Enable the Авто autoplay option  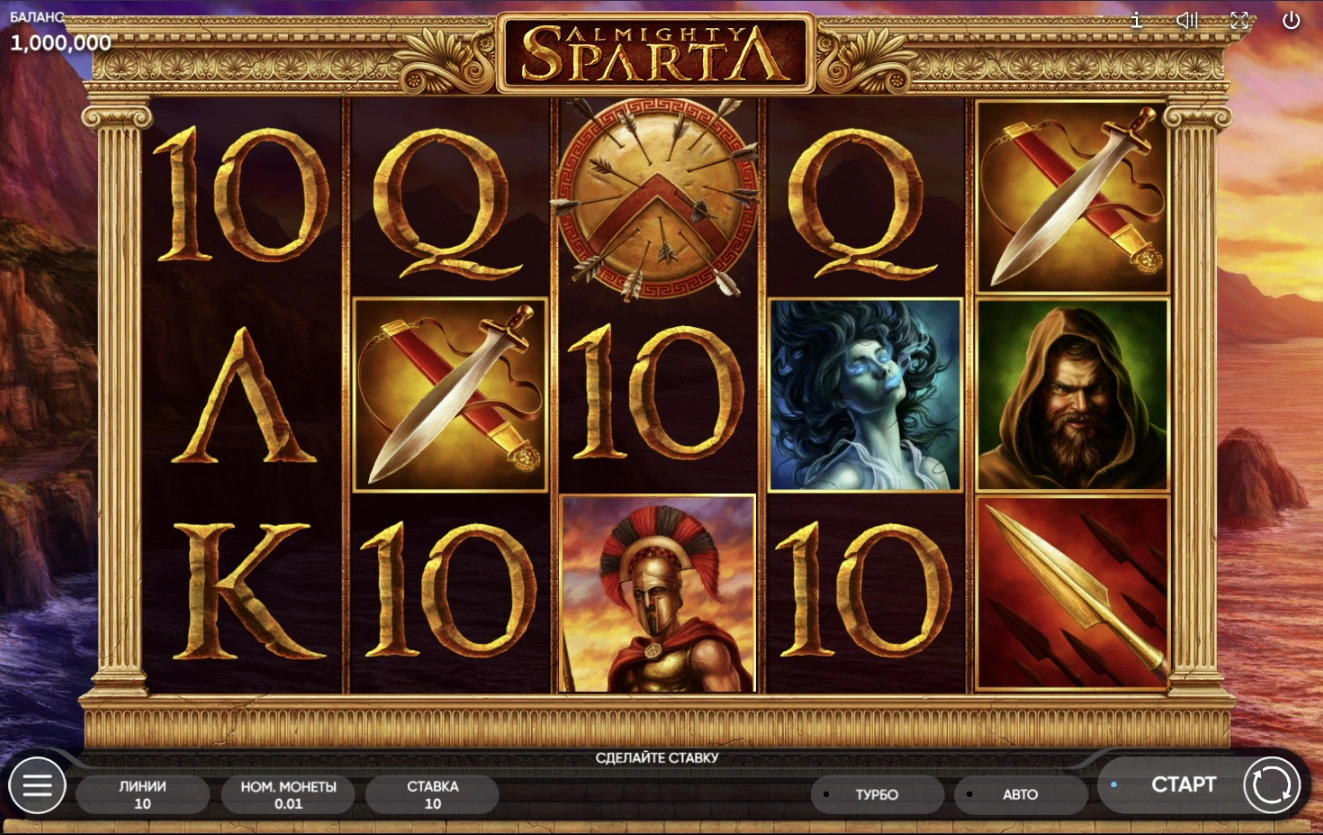click(x=1019, y=795)
